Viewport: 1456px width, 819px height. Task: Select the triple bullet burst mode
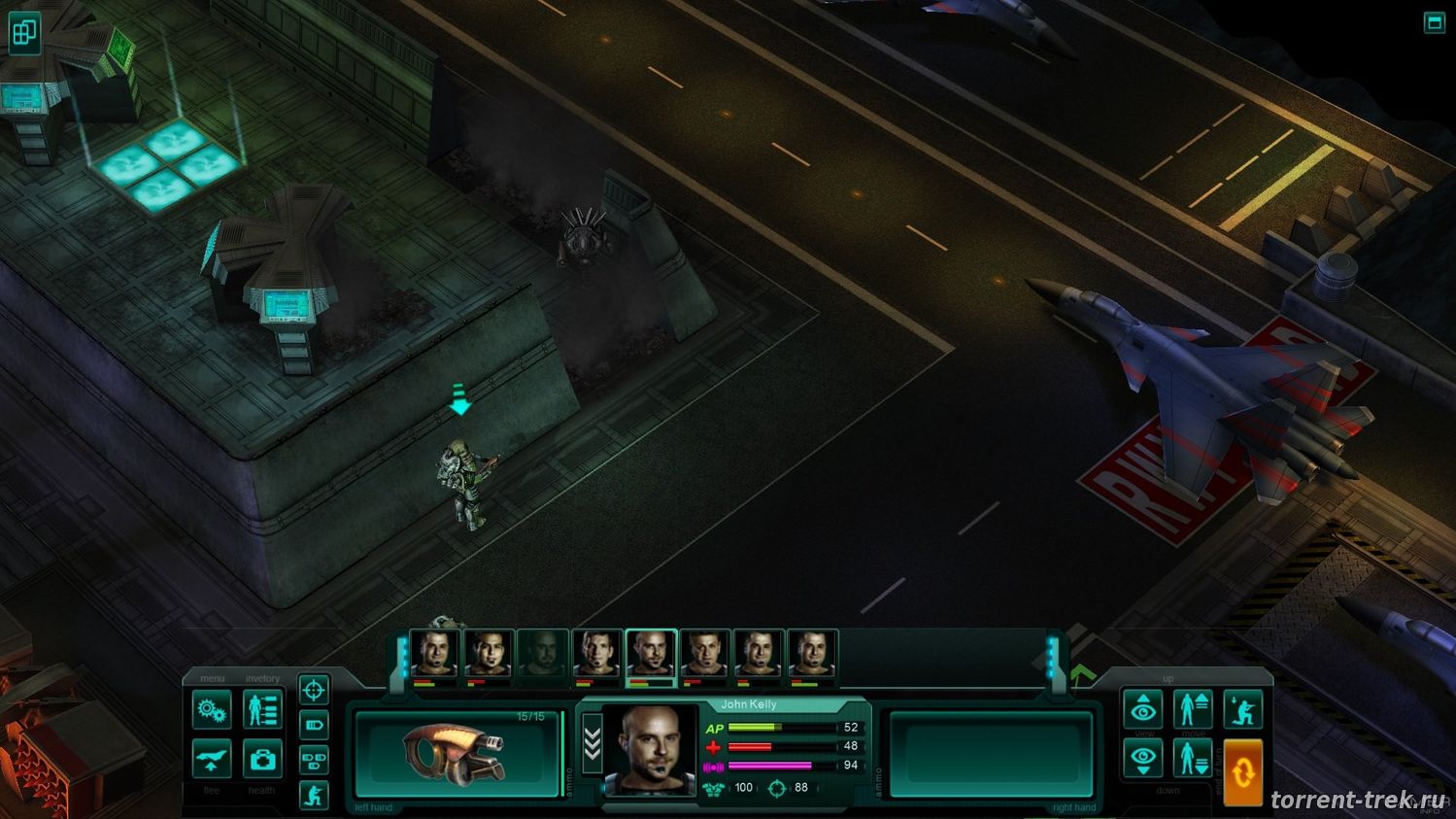[313, 760]
